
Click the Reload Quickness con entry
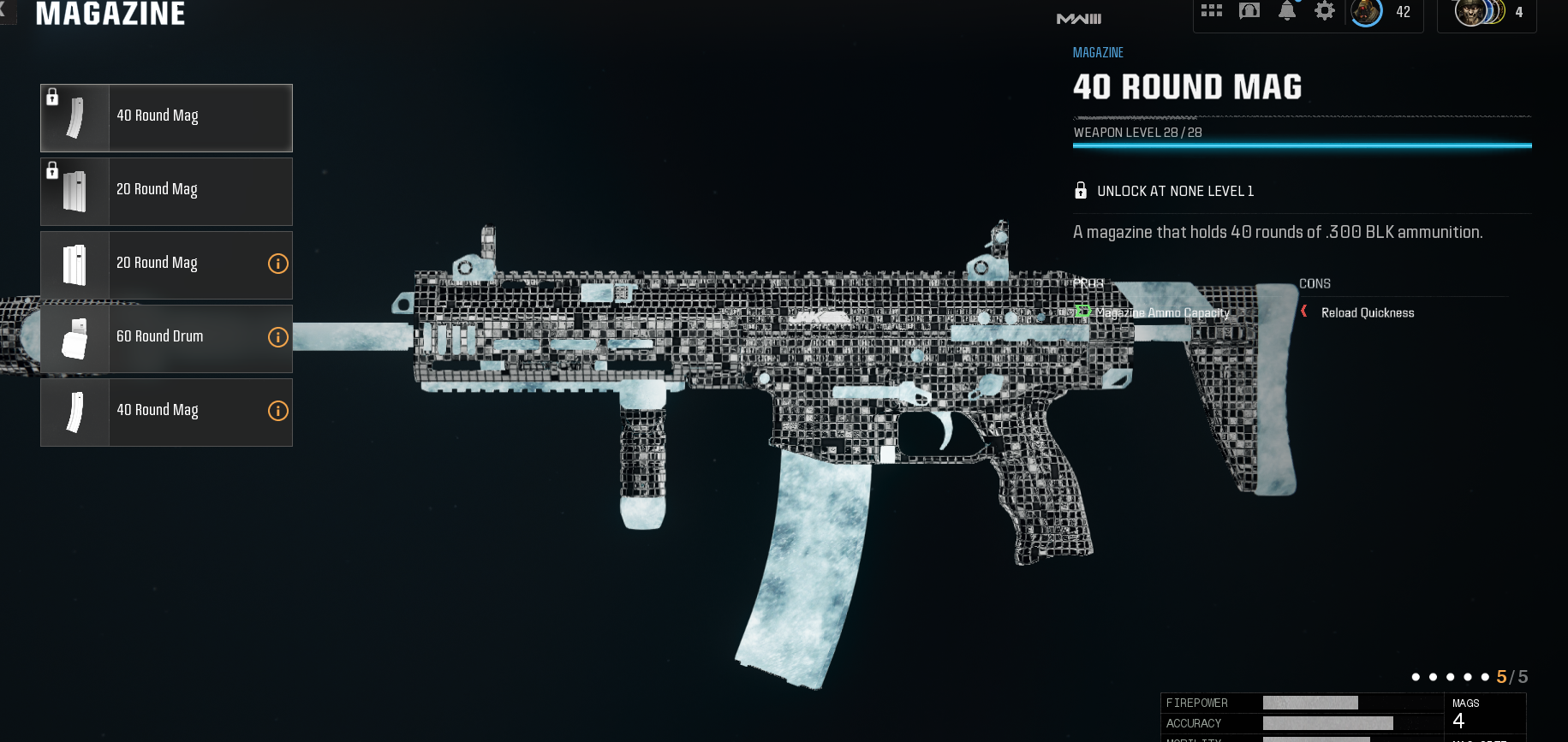click(1368, 312)
